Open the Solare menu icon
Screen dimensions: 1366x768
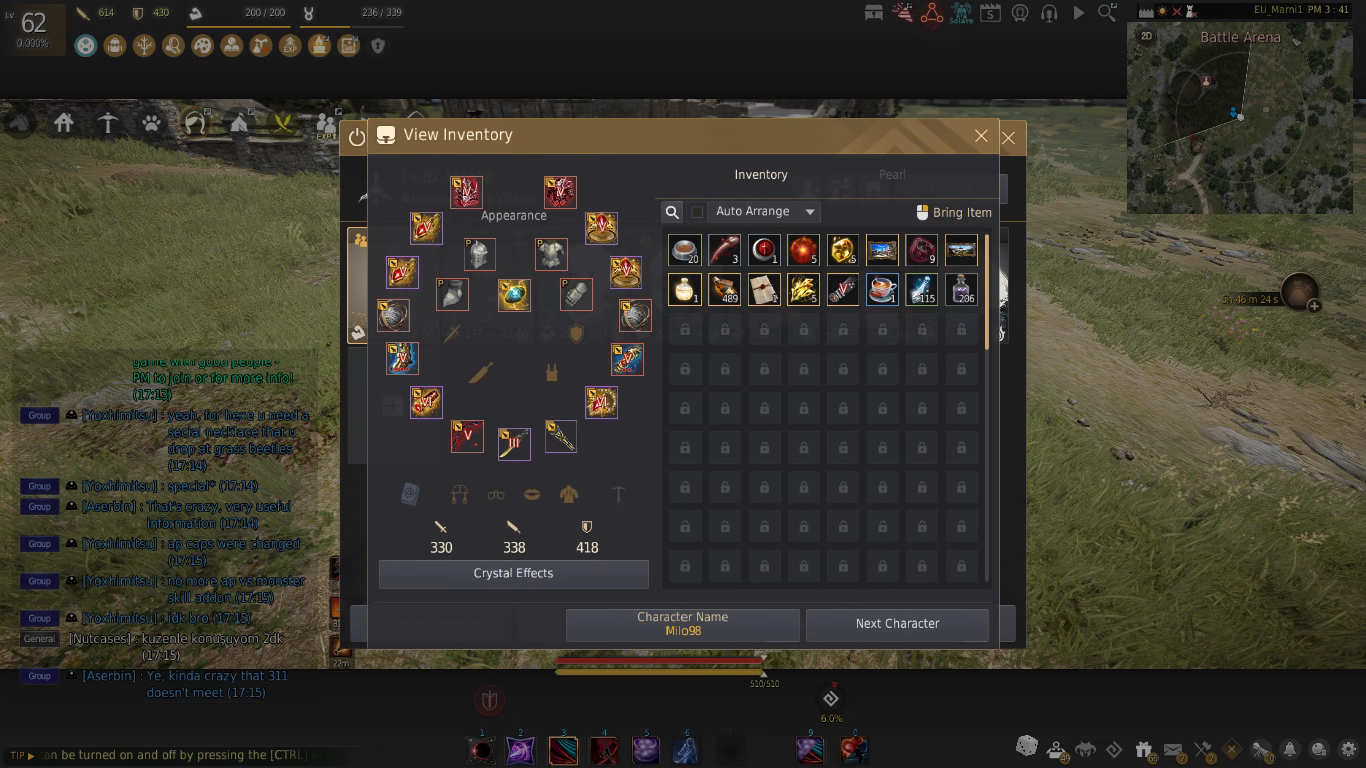click(x=961, y=13)
